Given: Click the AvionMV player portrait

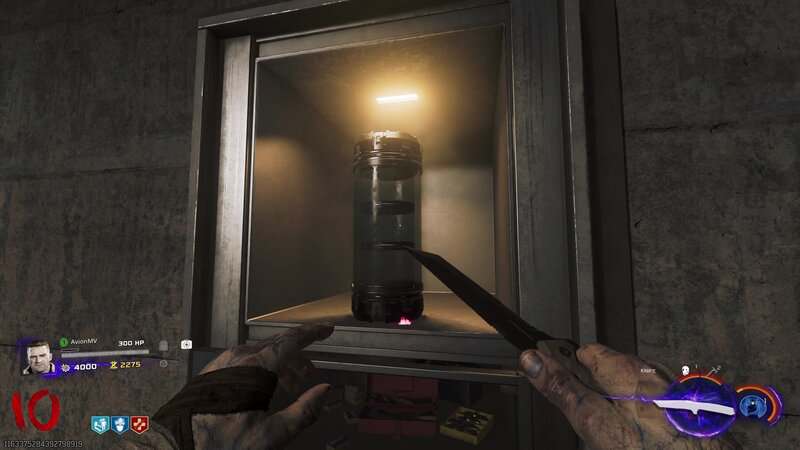Looking at the screenshot, I should pos(39,357).
